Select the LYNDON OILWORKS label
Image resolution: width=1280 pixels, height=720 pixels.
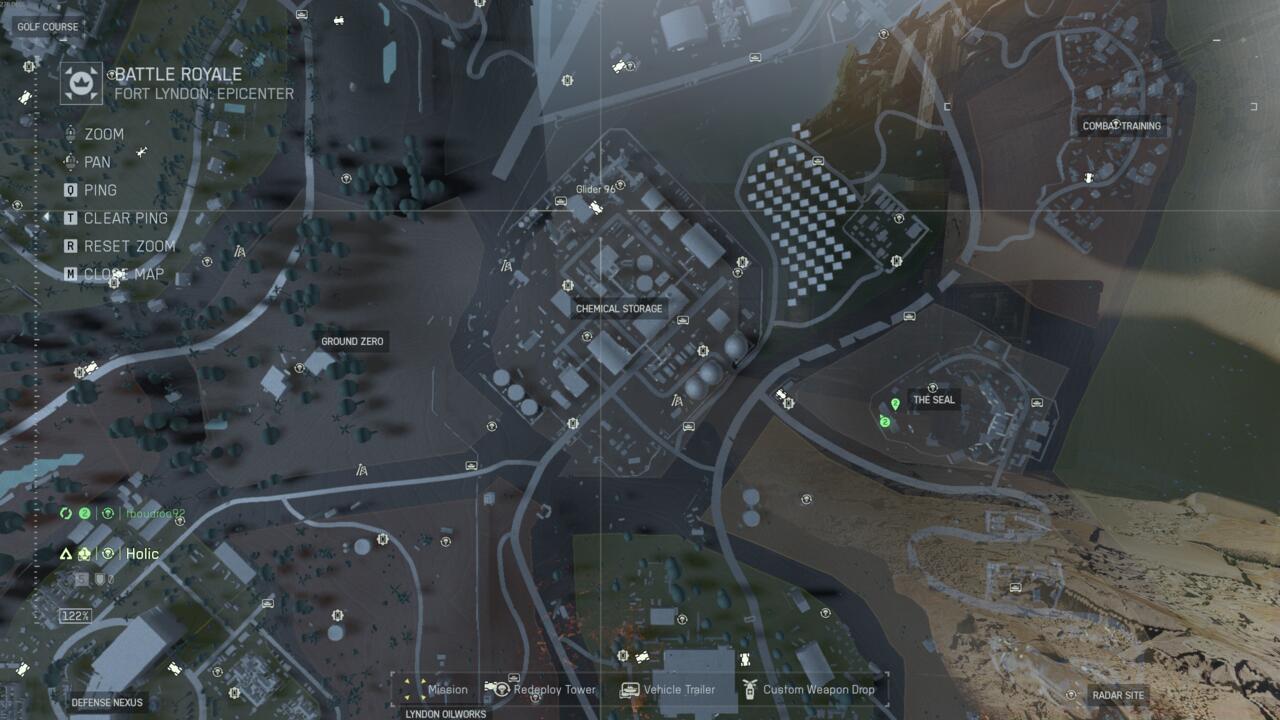point(444,714)
